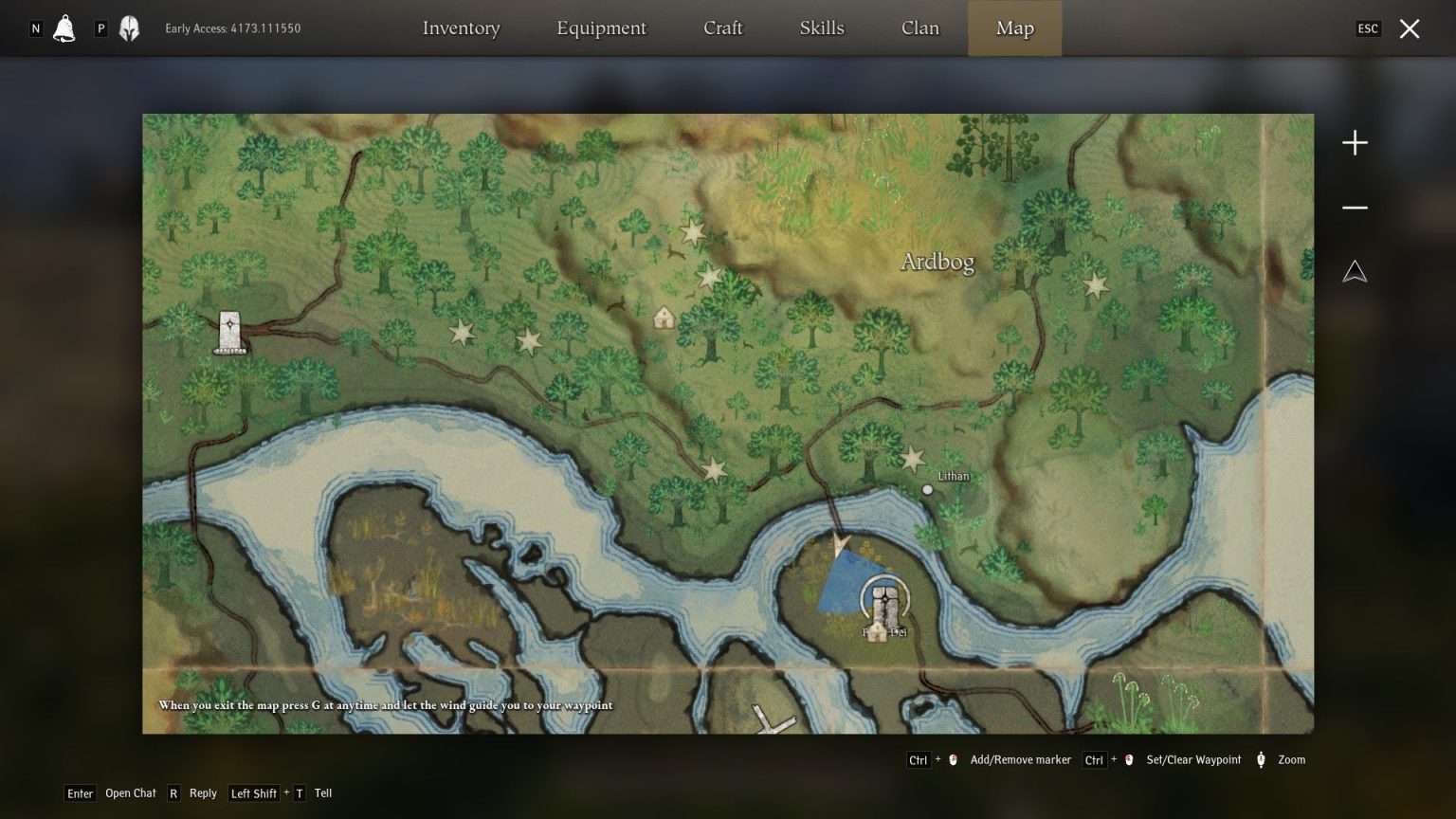
Task: Open the Skills tab
Action: [x=821, y=28]
